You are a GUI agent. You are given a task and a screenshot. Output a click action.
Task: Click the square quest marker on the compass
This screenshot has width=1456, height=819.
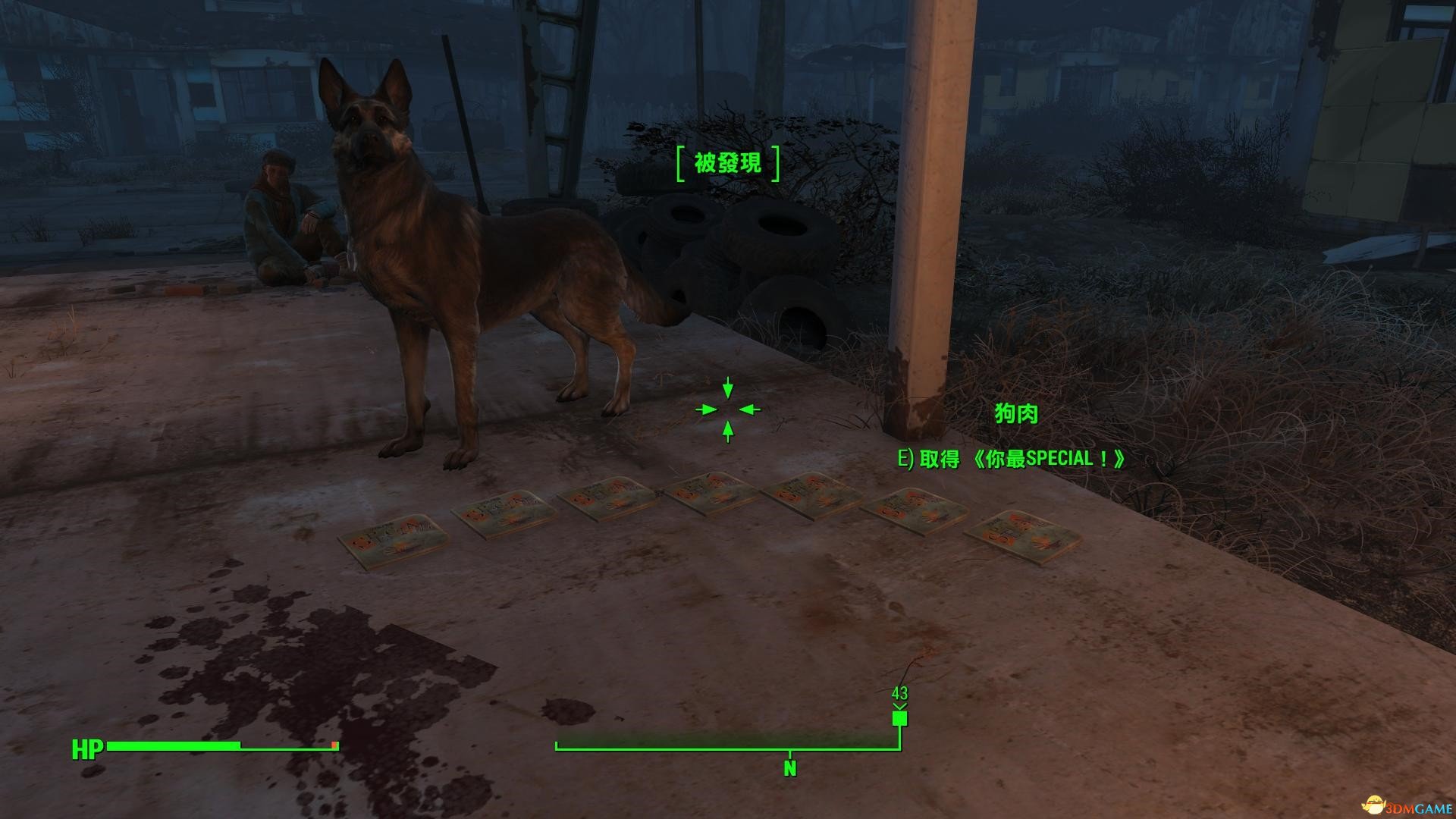point(899,718)
